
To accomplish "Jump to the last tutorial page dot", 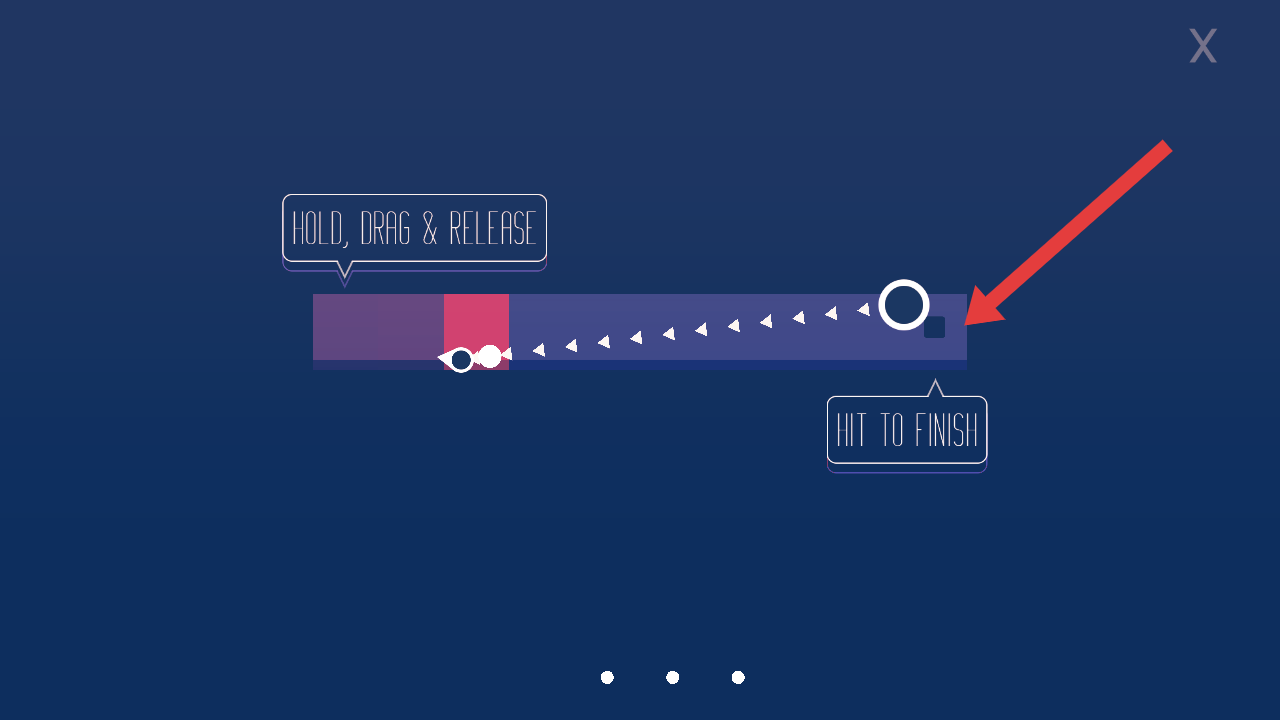I will [x=738, y=677].
